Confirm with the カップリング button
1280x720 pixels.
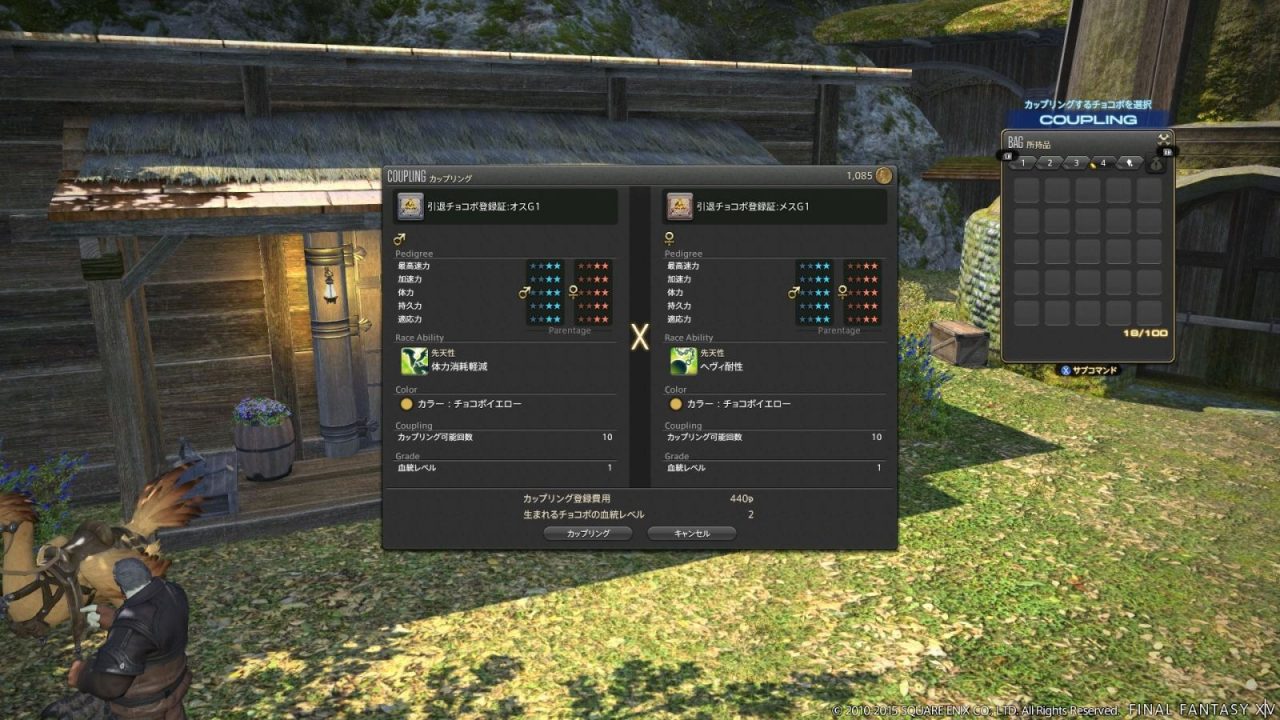point(587,534)
